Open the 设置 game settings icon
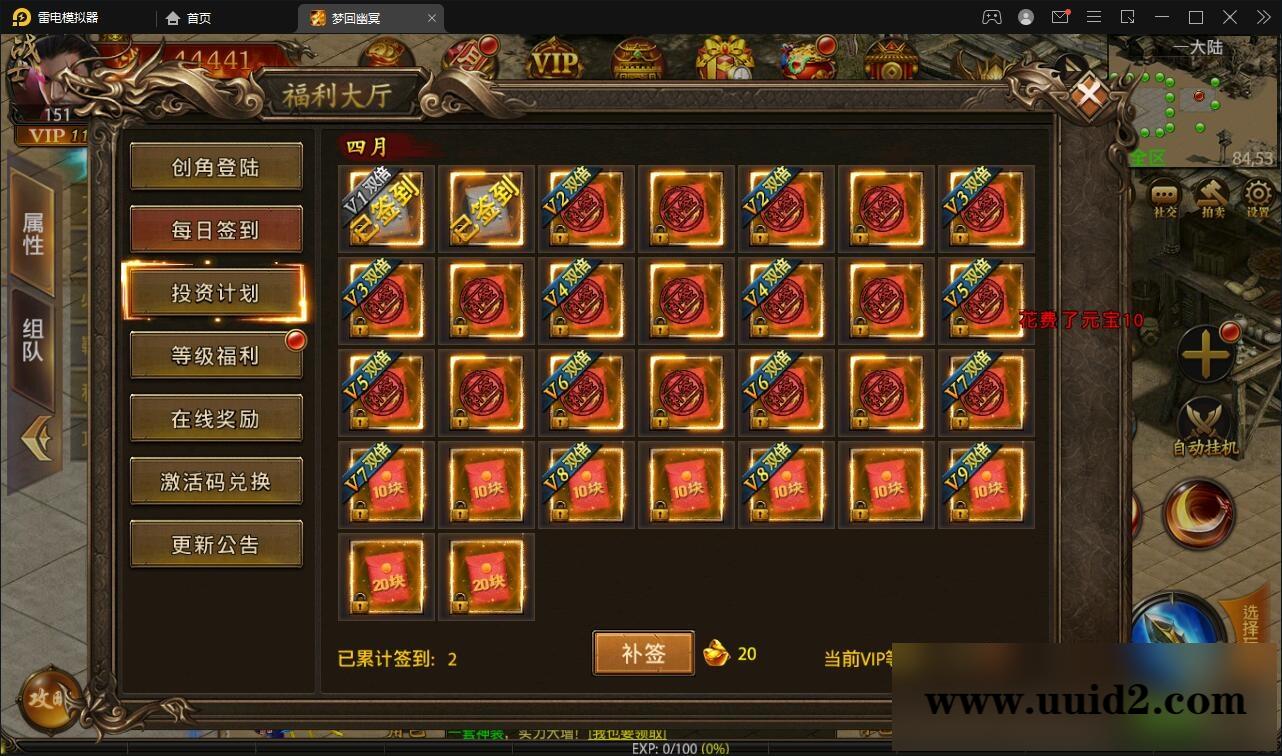The height and width of the screenshot is (756, 1282). [x=1256, y=192]
